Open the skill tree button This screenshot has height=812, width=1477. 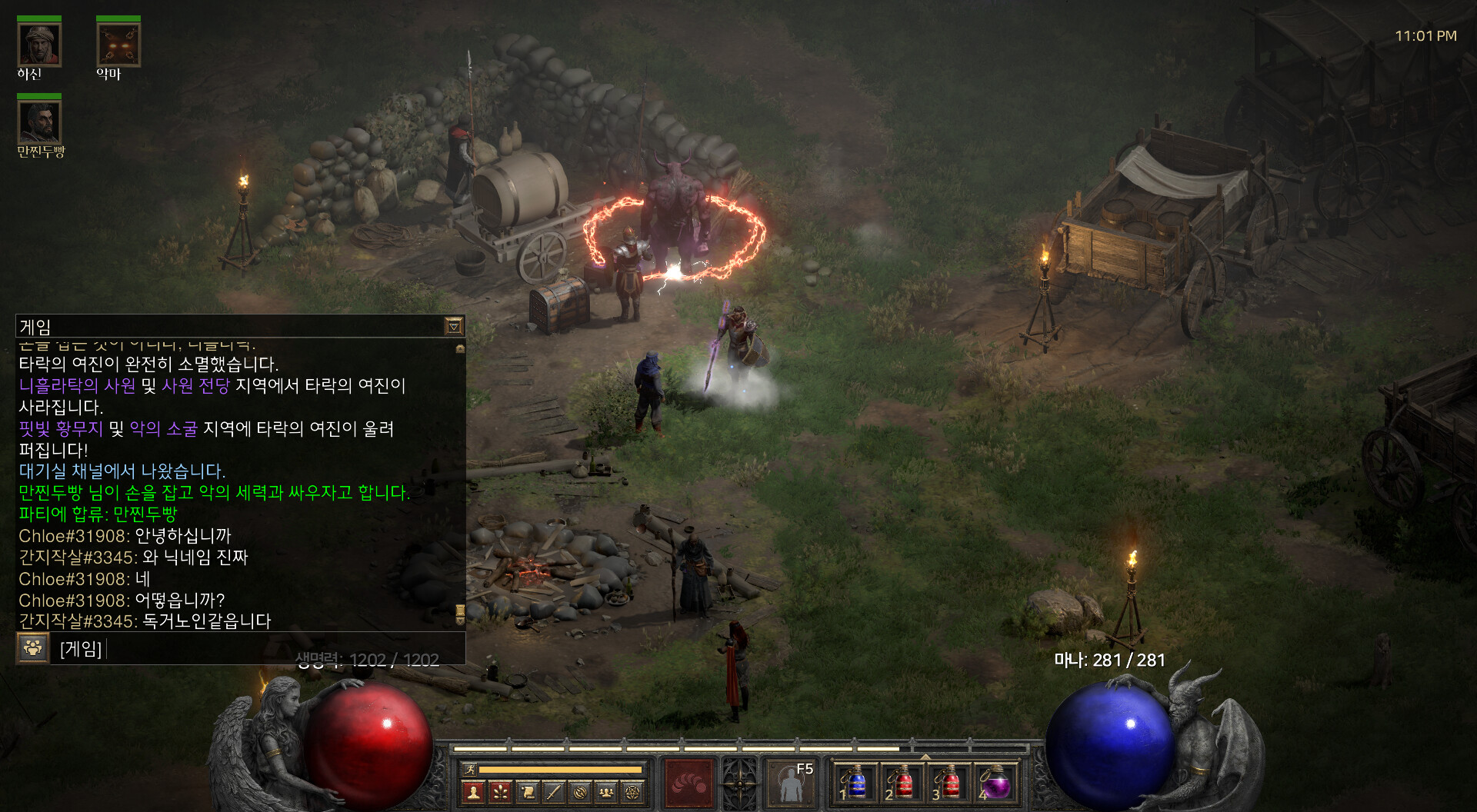(x=501, y=791)
